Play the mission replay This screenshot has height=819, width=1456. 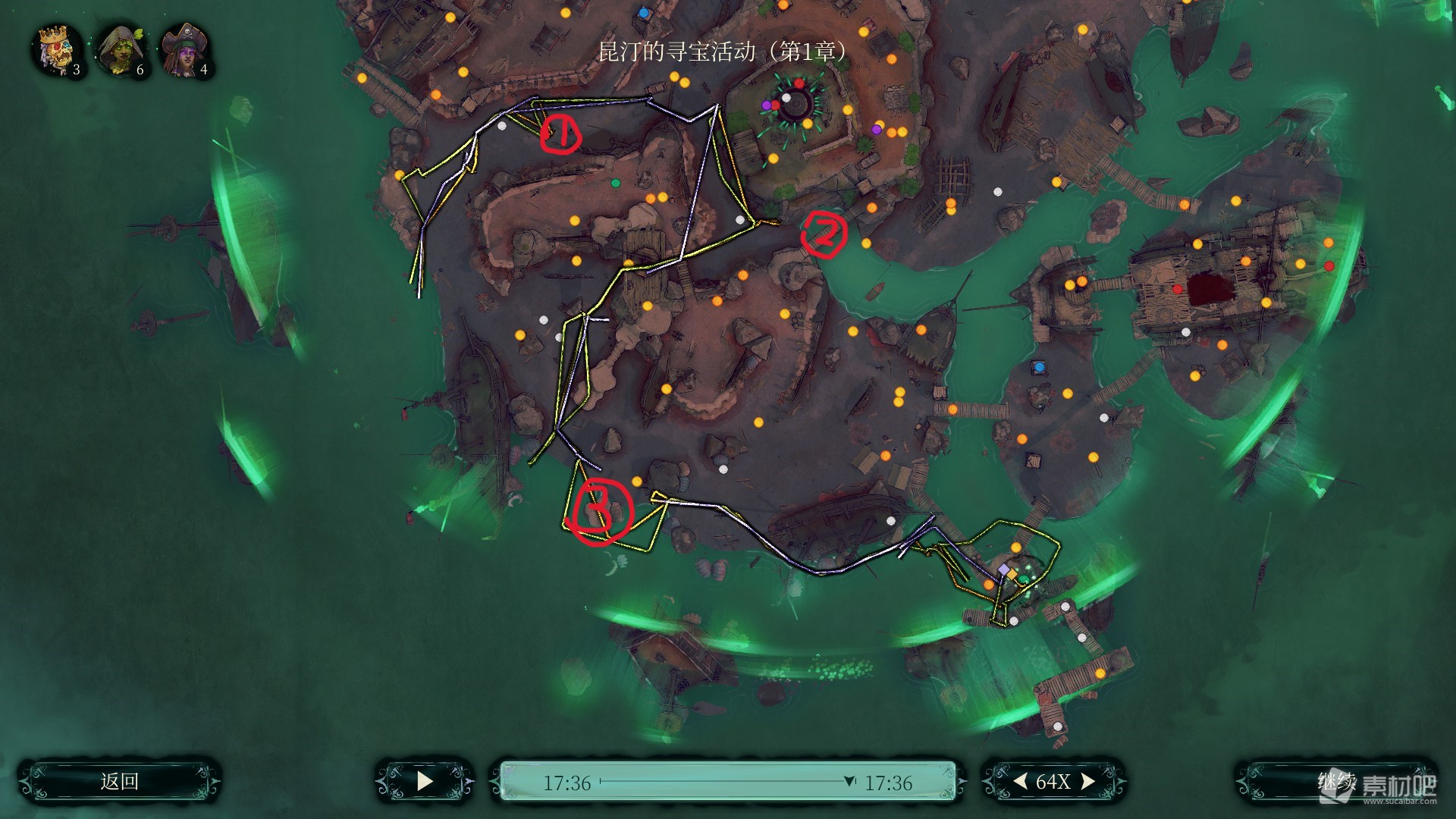(x=425, y=781)
